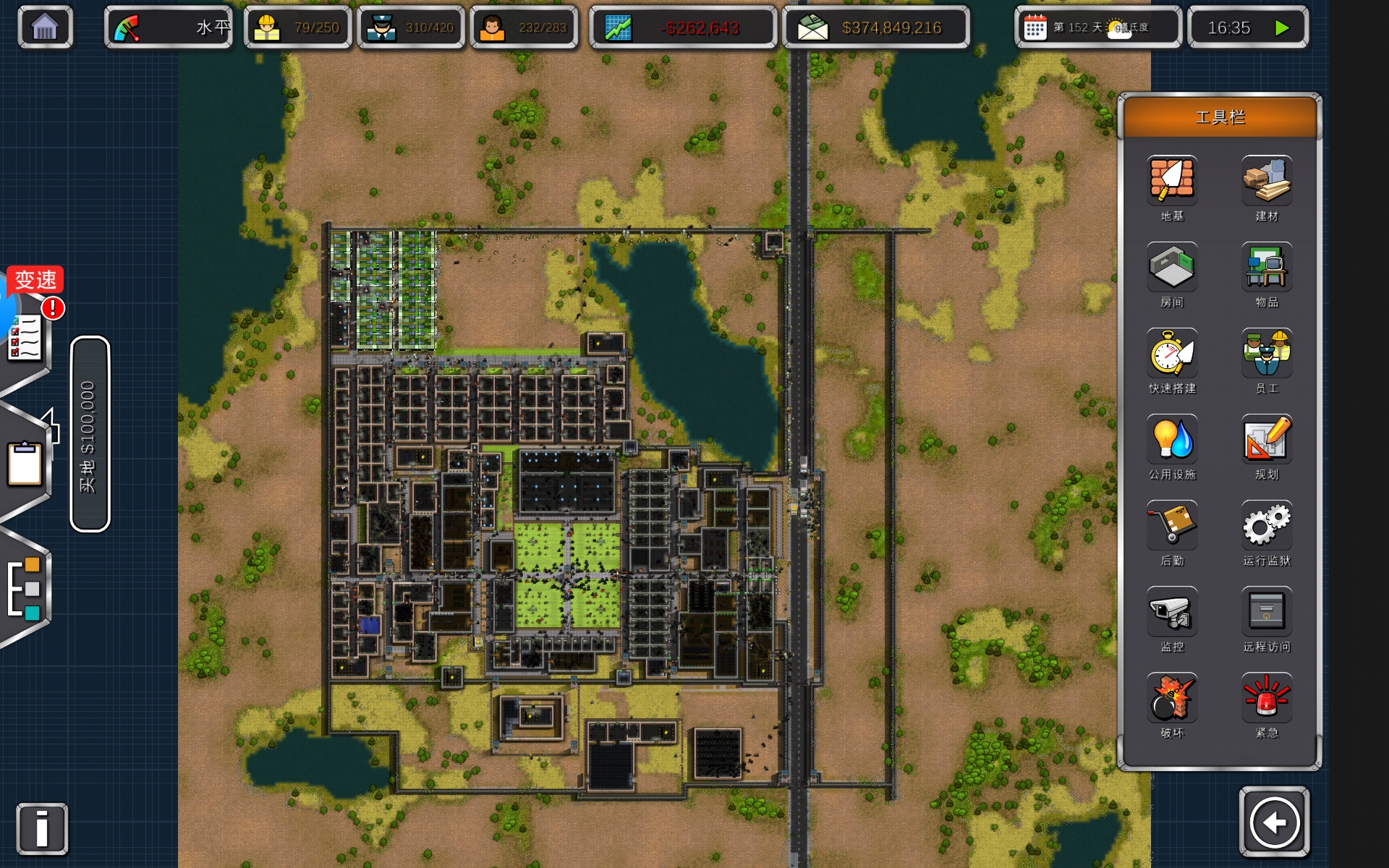The image size is (1389, 868).
Task: Open the 员工 staff menu
Action: [1267, 353]
